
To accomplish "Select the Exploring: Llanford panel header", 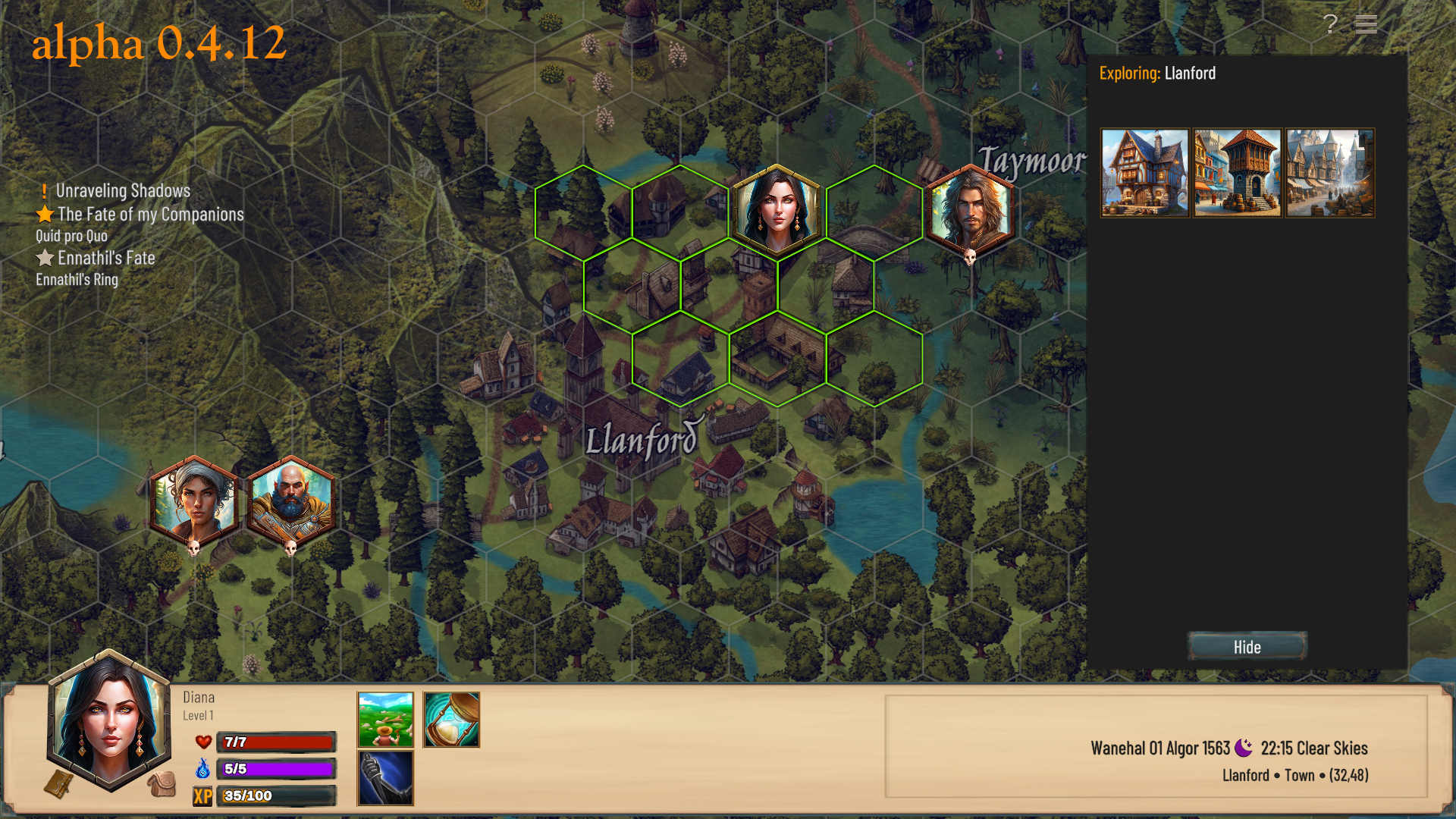I will point(1158,74).
